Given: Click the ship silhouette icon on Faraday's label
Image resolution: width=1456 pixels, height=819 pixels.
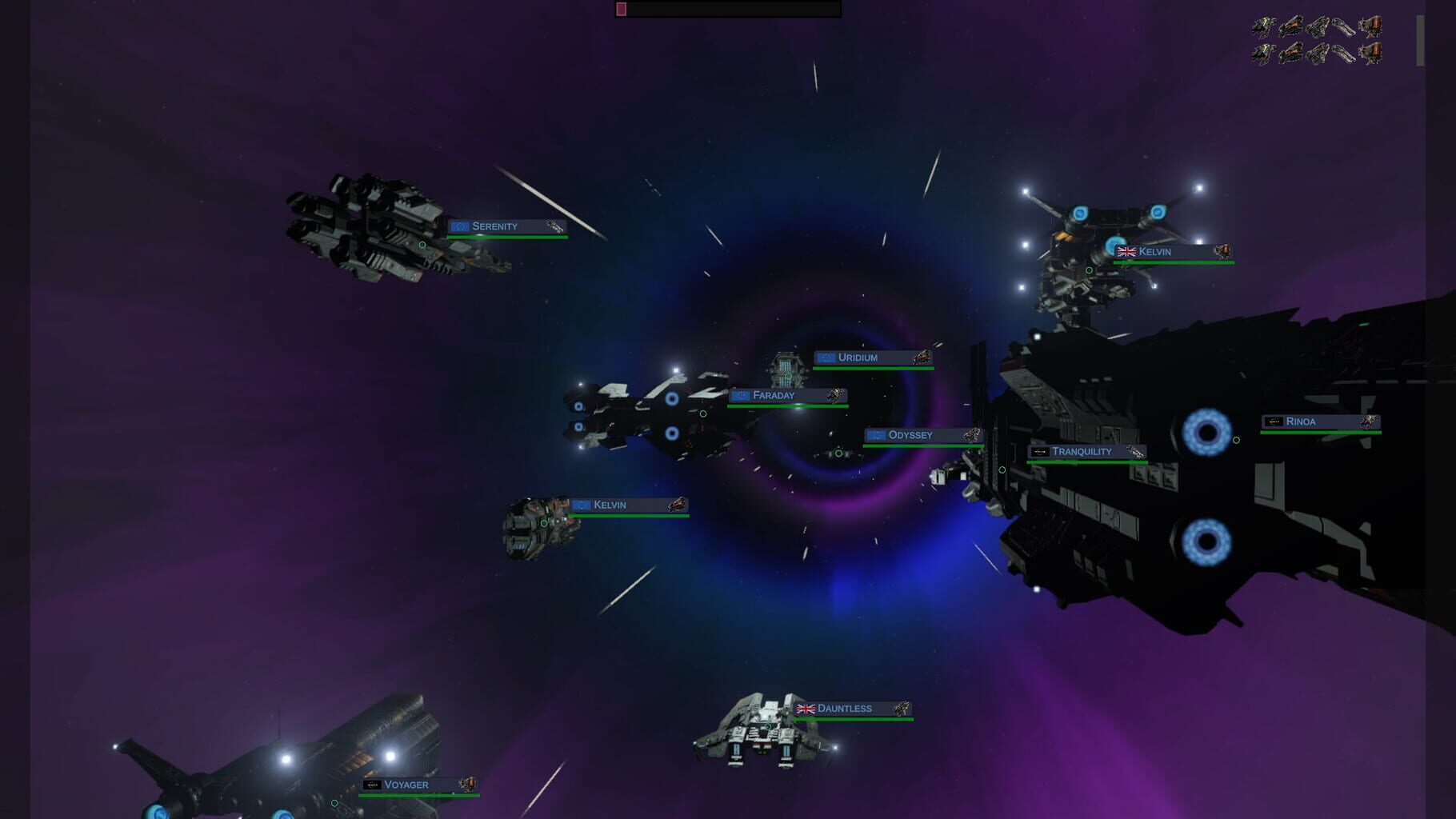Looking at the screenshot, I should tap(836, 394).
